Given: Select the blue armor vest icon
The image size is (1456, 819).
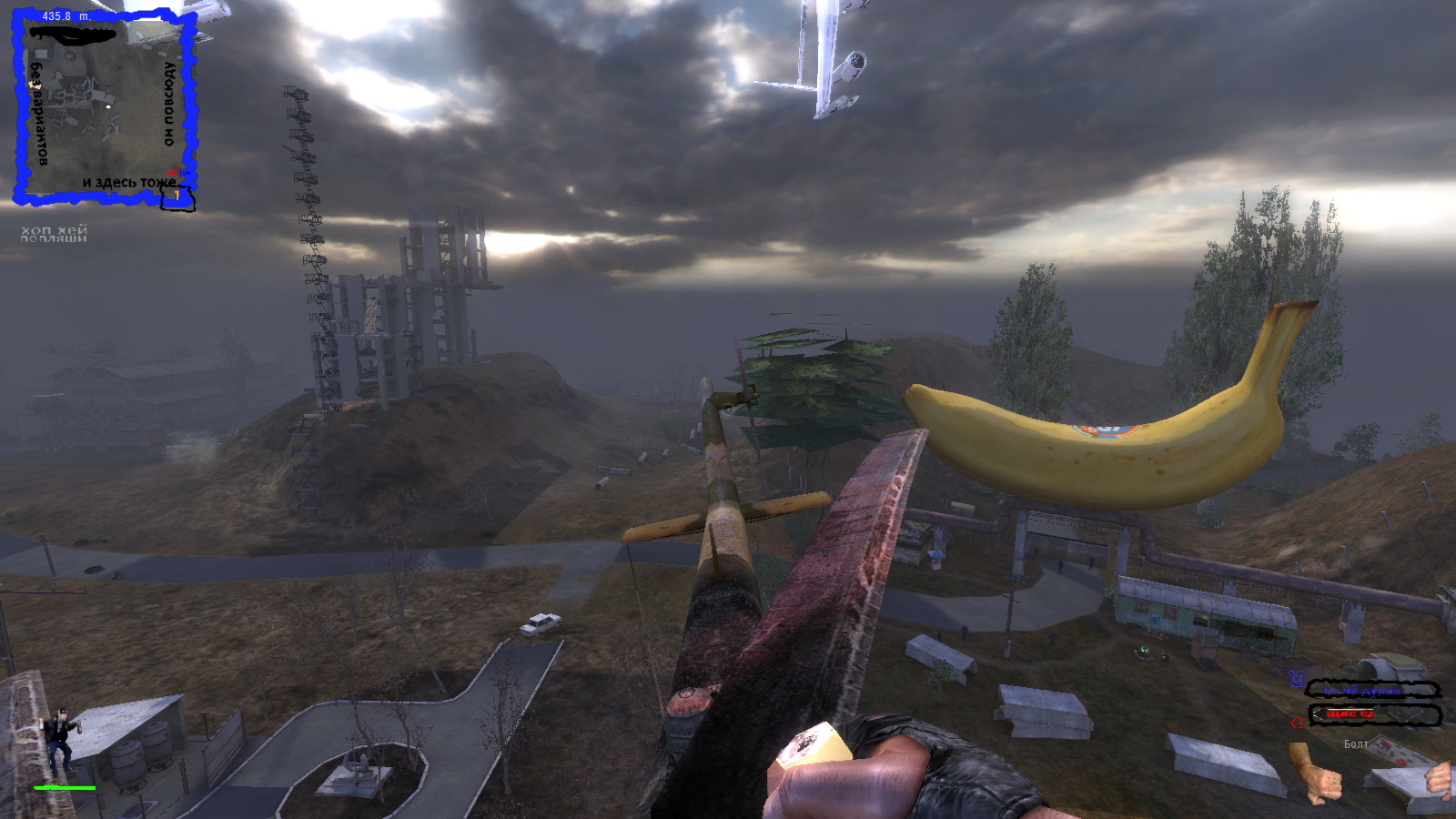Looking at the screenshot, I should [1297, 679].
